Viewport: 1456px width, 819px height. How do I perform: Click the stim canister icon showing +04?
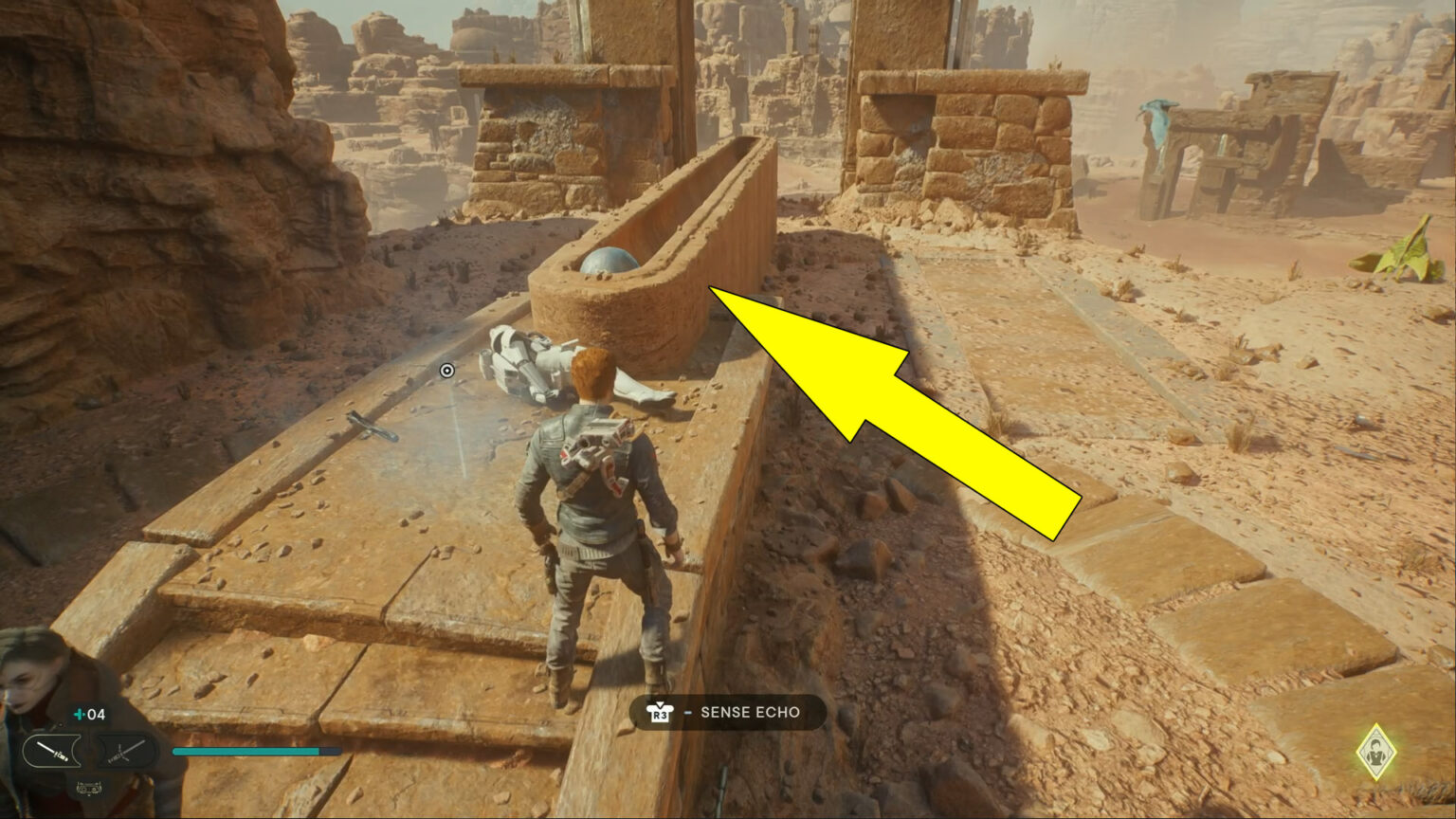[x=88, y=714]
